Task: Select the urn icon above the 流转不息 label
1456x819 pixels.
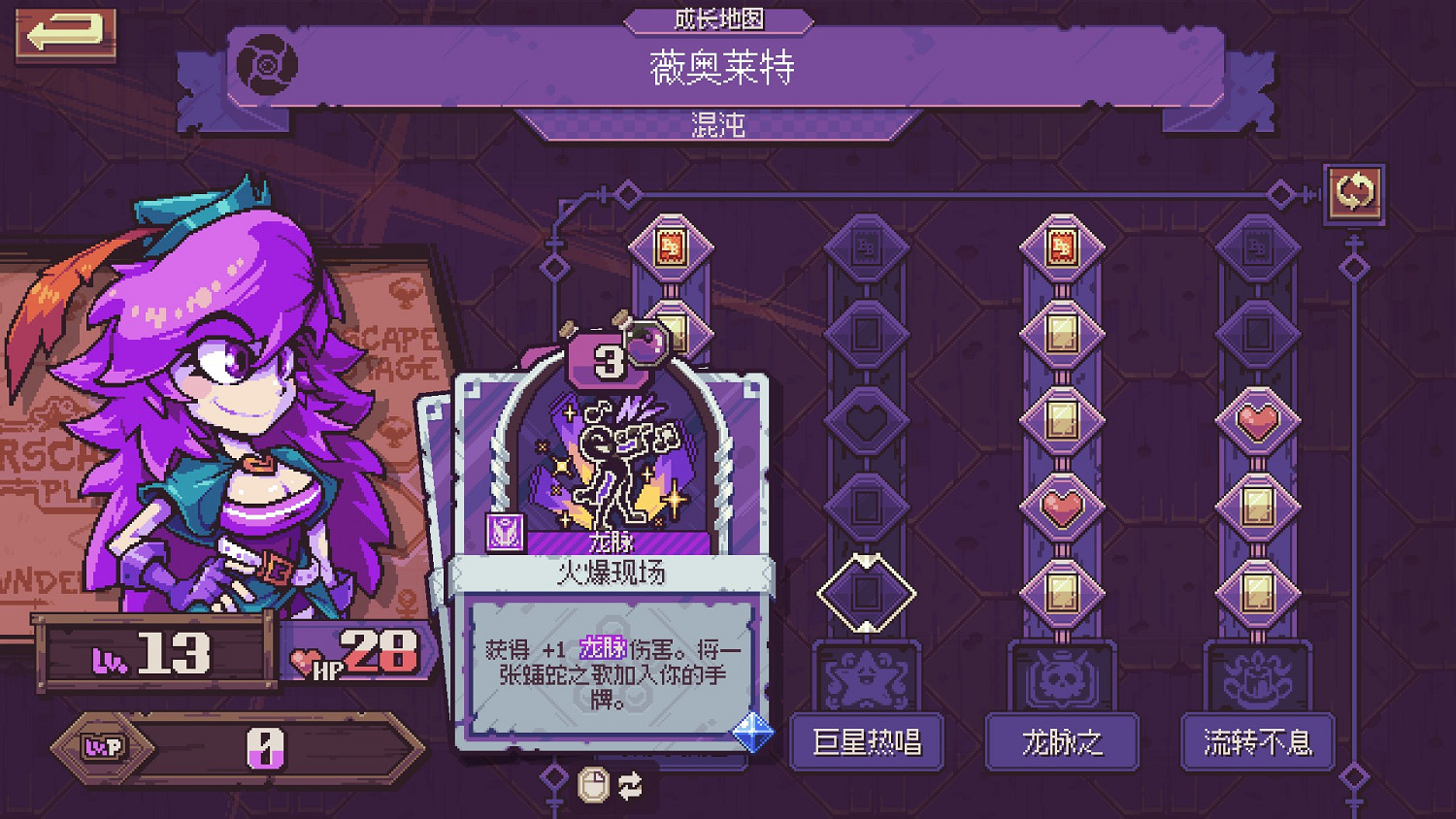Action: [x=1257, y=679]
